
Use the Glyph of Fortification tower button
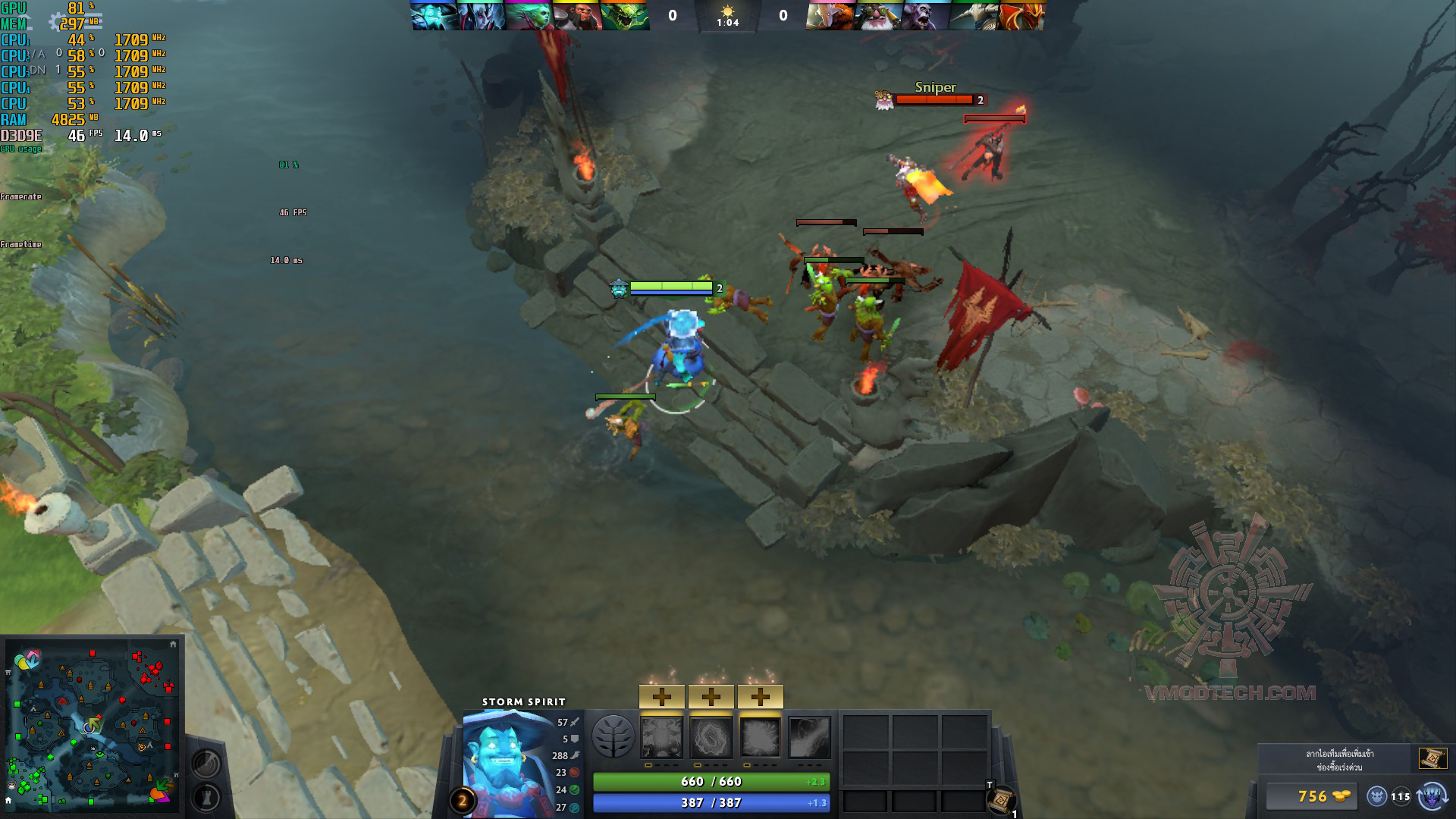point(206,797)
